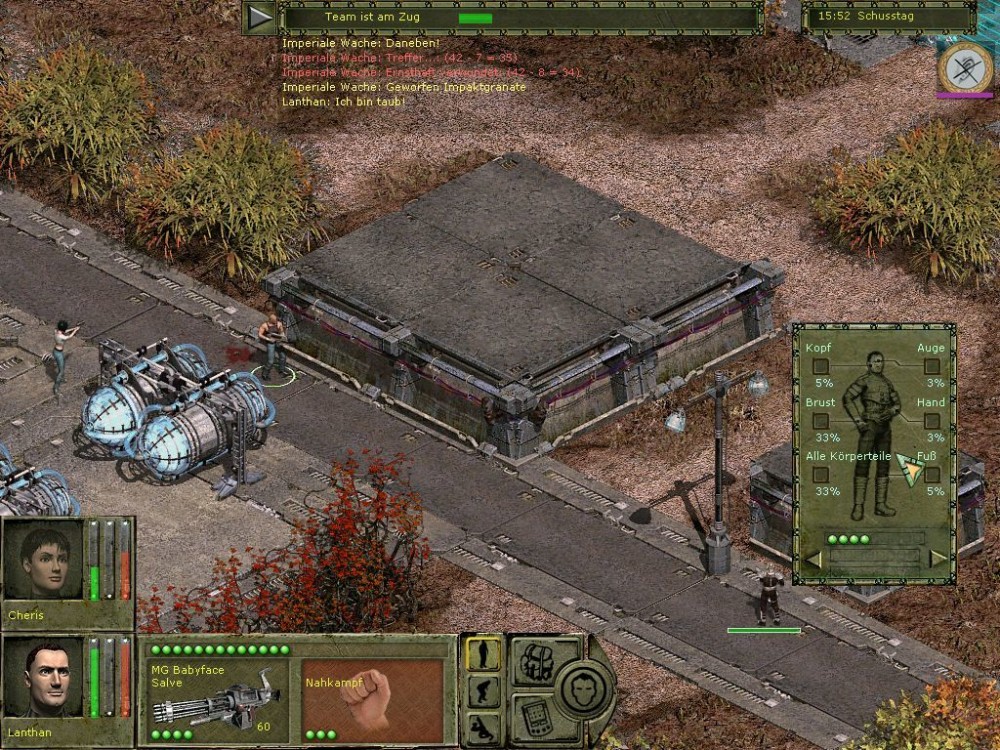Click the end turn arrow button

click(261, 17)
